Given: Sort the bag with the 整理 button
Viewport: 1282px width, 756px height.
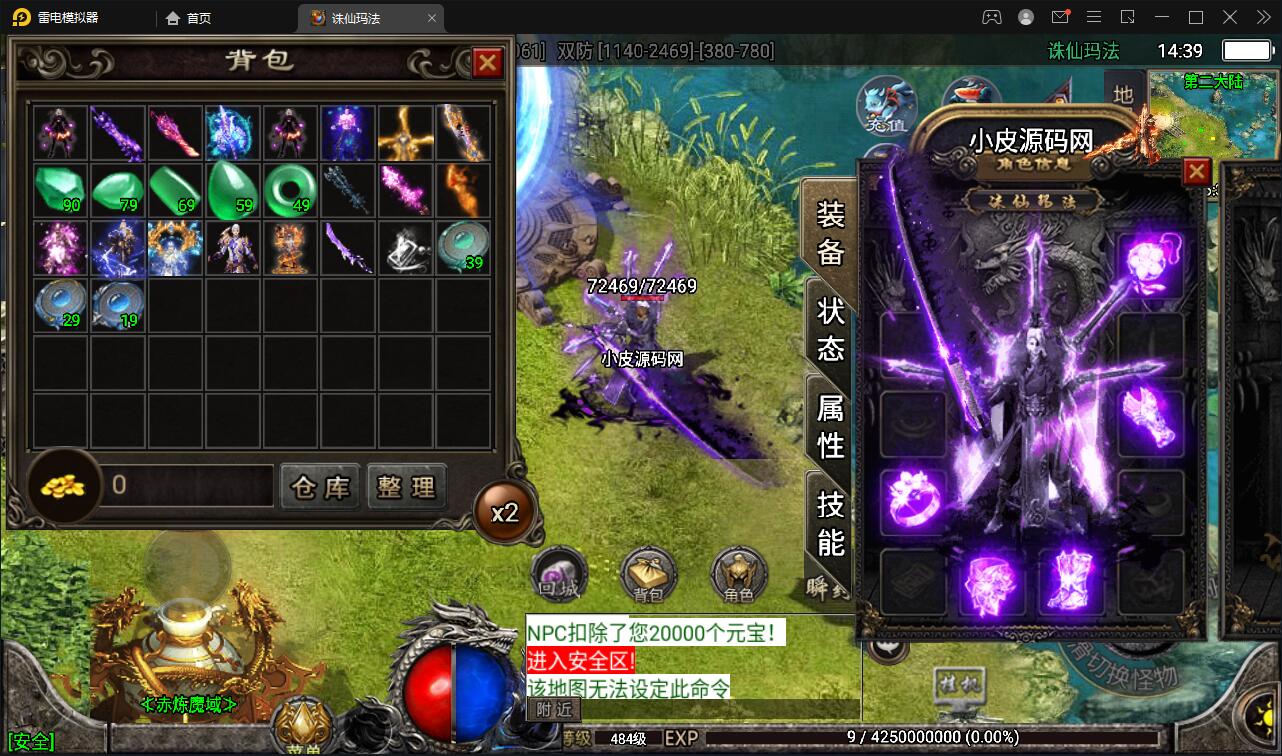Looking at the screenshot, I should pos(406,487).
